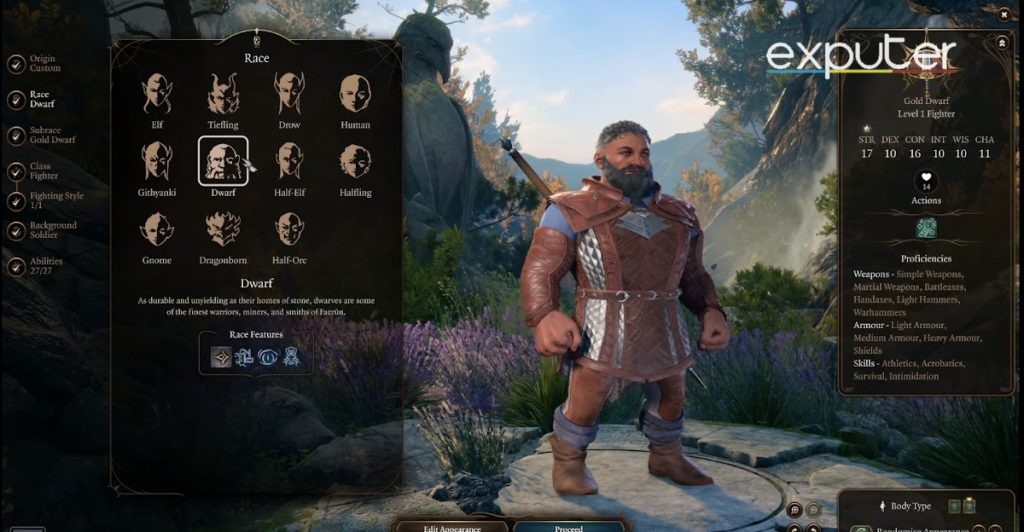Viewport: 1024px width, 532px height.
Task: Select the Half-Elf race
Action: click(x=289, y=162)
